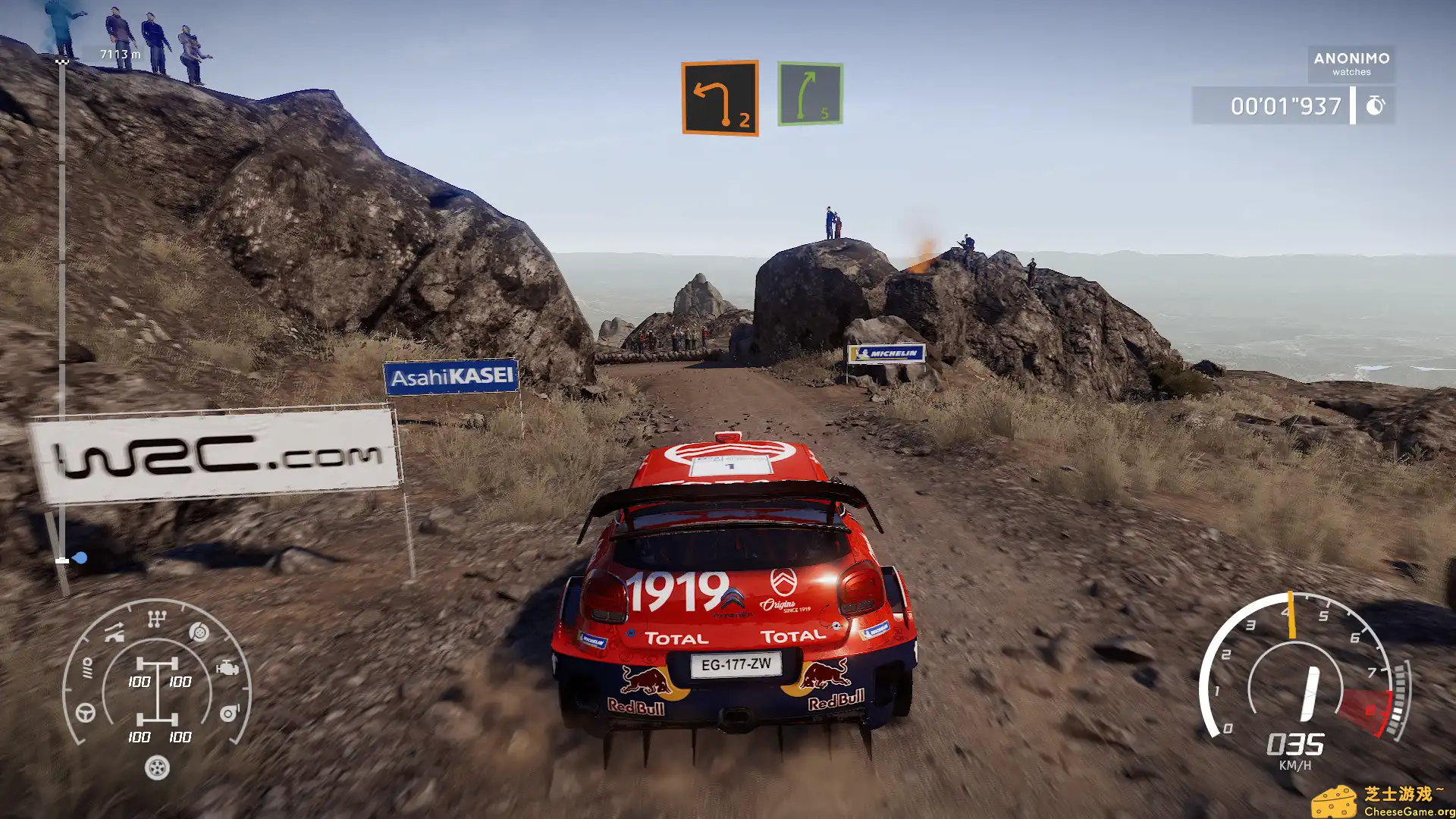This screenshot has width=1456, height=819.
Task: Select the steering wheel icon on the gauge
Action: [86, 713]
